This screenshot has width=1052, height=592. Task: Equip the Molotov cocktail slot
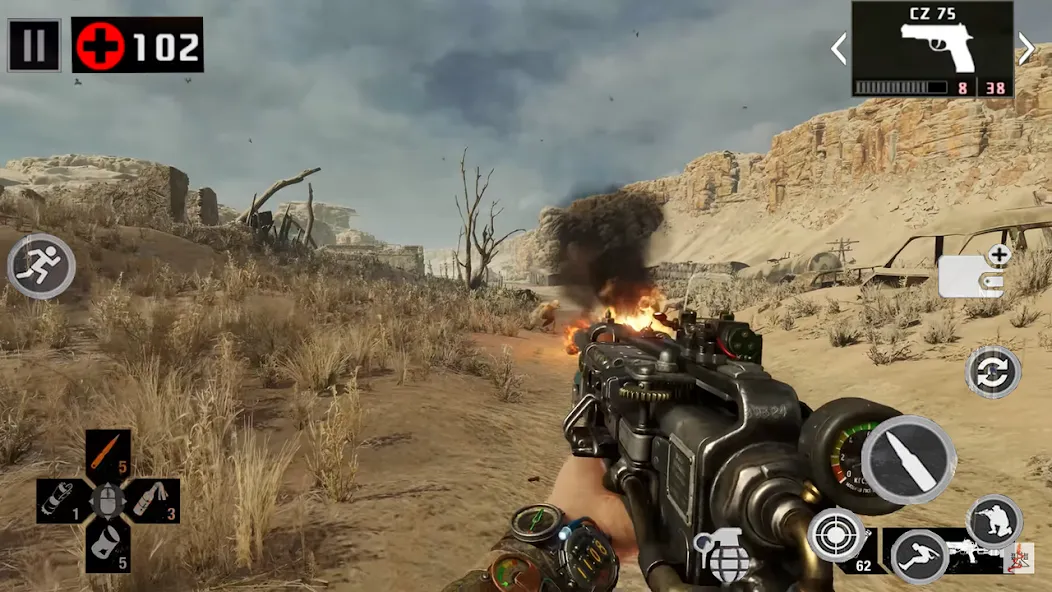point(155,500)
